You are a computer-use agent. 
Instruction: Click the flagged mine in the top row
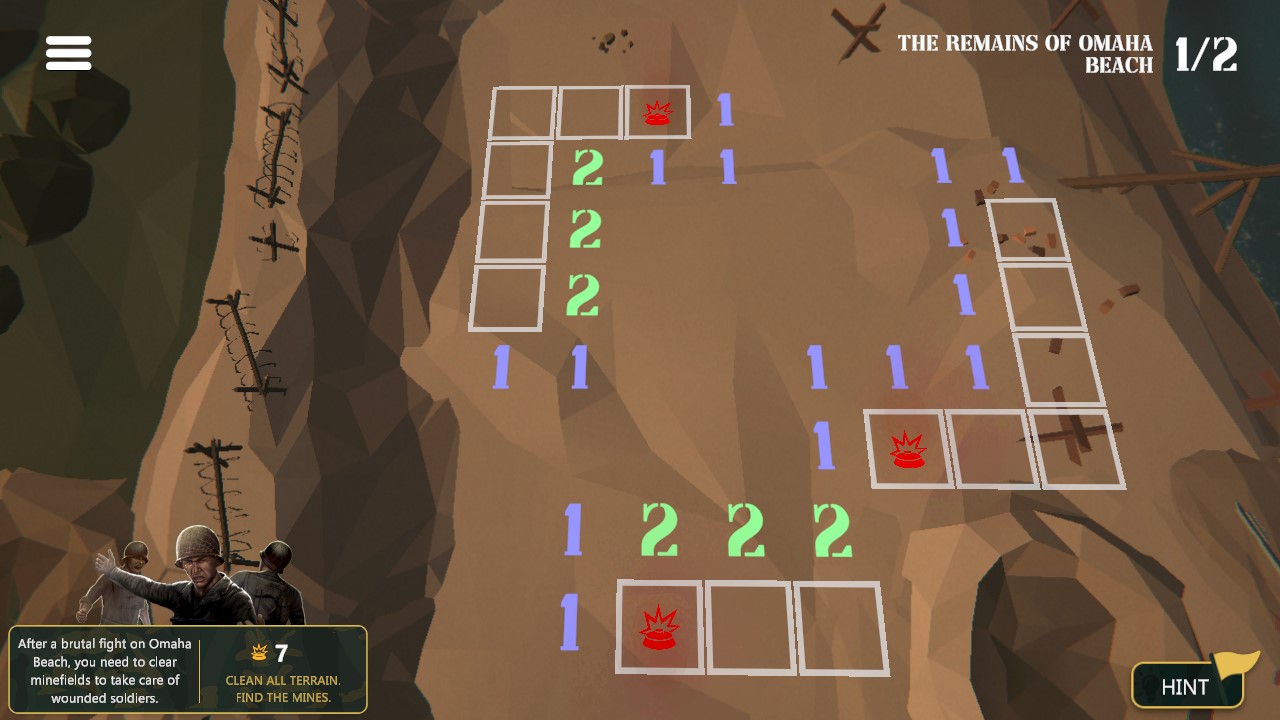(658, 113)
